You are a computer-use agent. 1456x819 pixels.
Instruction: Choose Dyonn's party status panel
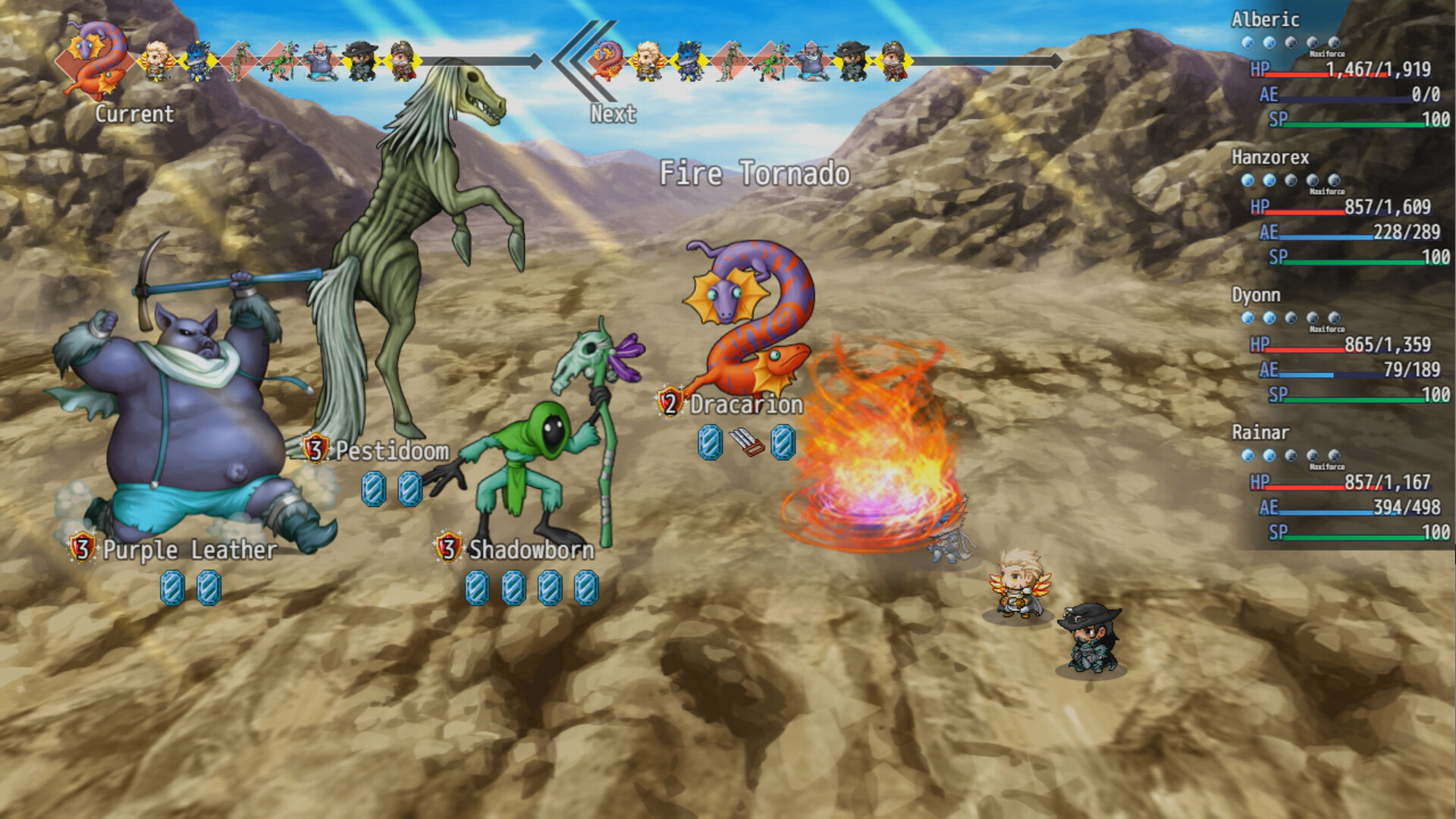click(x=1341, y=345)
